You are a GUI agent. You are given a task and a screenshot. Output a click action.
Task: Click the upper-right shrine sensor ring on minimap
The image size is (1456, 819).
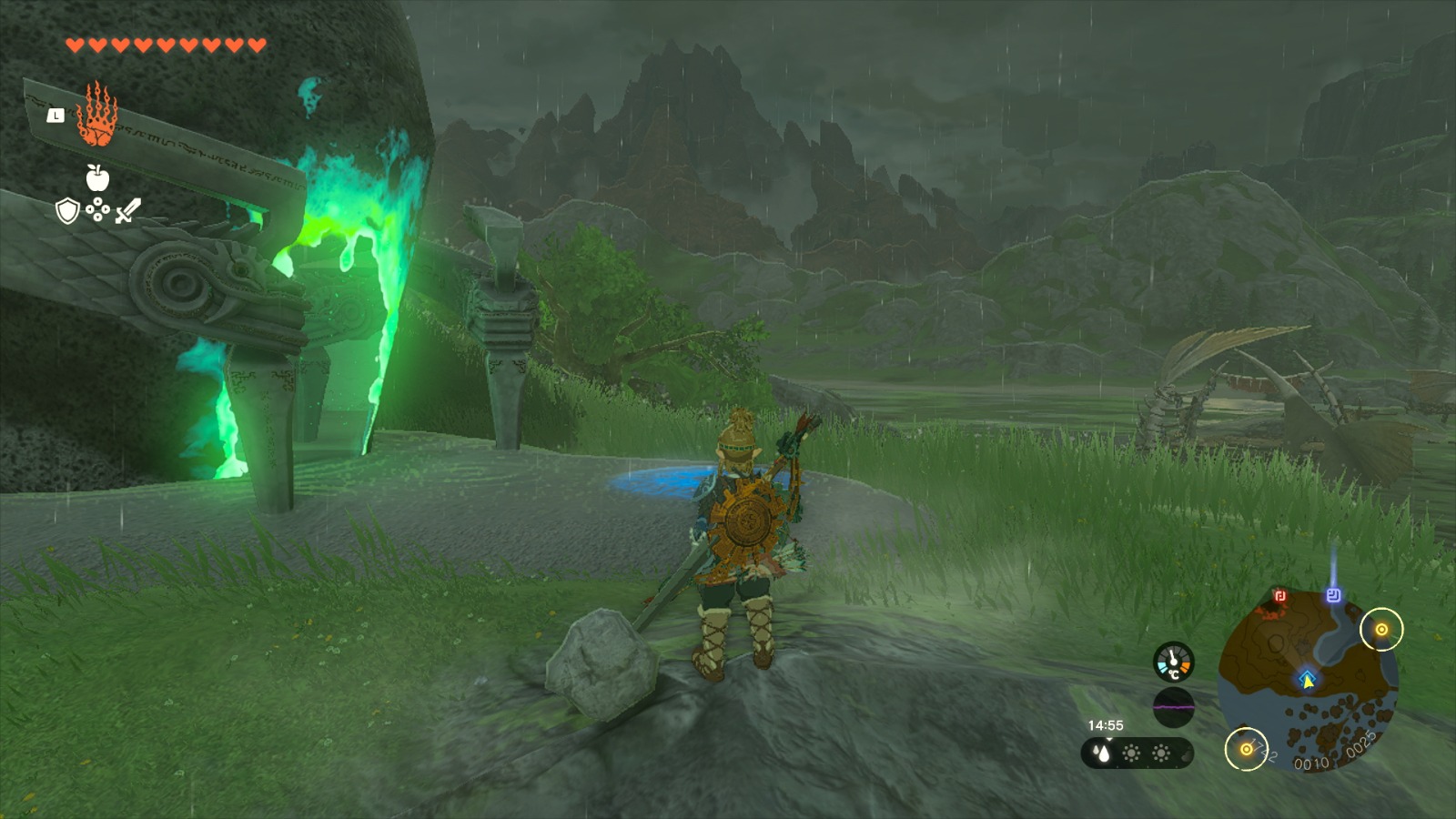click(1382, 630)
